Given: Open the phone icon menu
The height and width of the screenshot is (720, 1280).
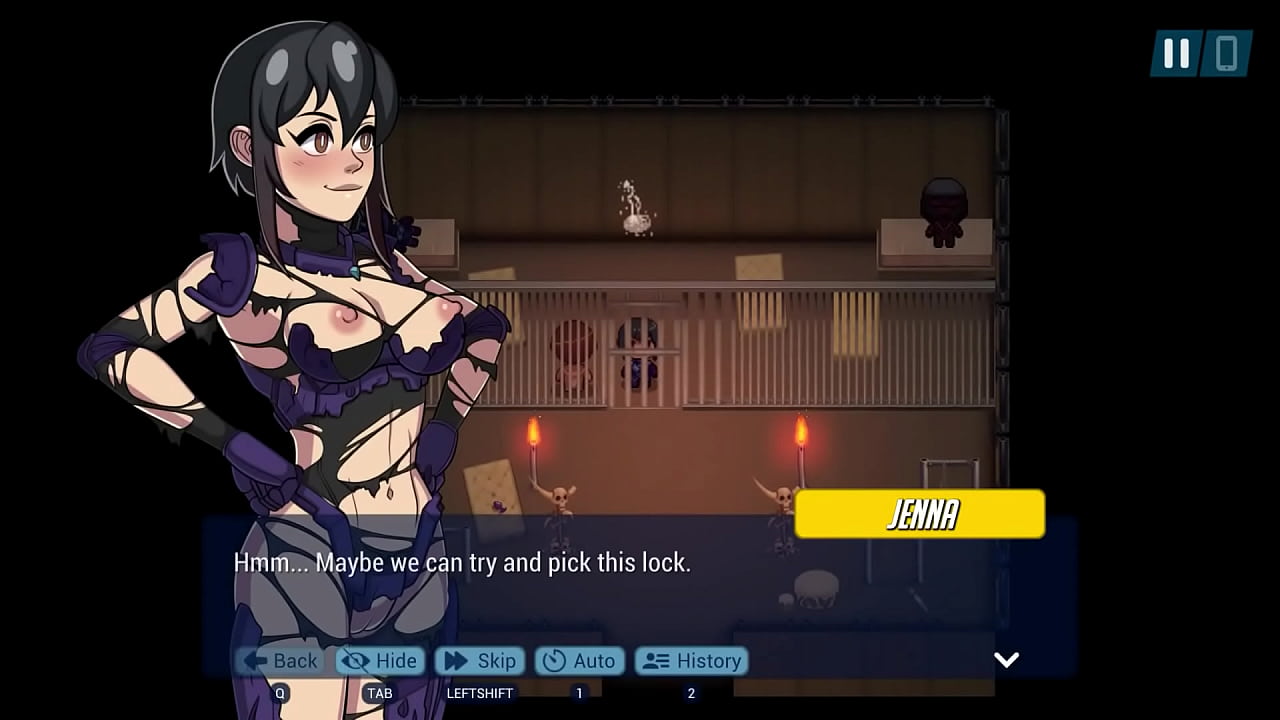Looking at the screenshot, I should point(1226,53).
